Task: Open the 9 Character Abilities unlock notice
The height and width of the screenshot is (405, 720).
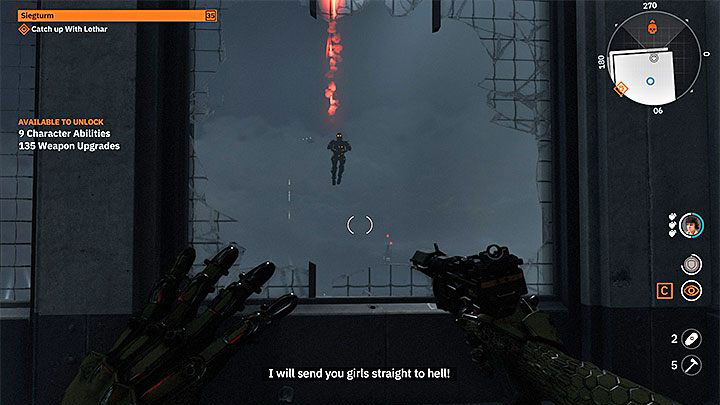Action: [65, 133]
